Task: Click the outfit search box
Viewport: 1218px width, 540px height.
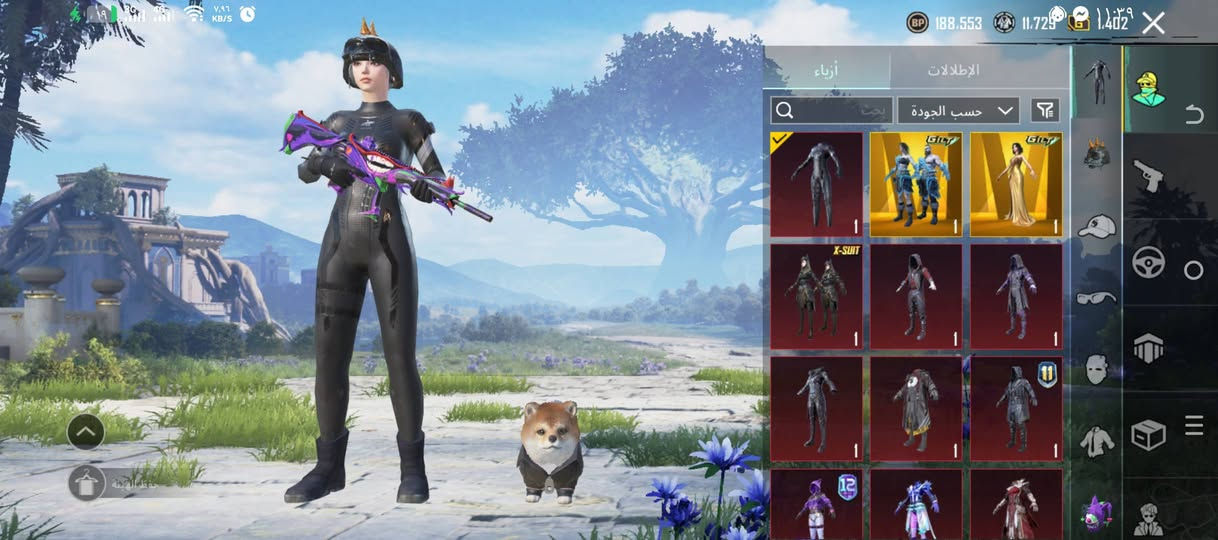Action: click(830, 110)
